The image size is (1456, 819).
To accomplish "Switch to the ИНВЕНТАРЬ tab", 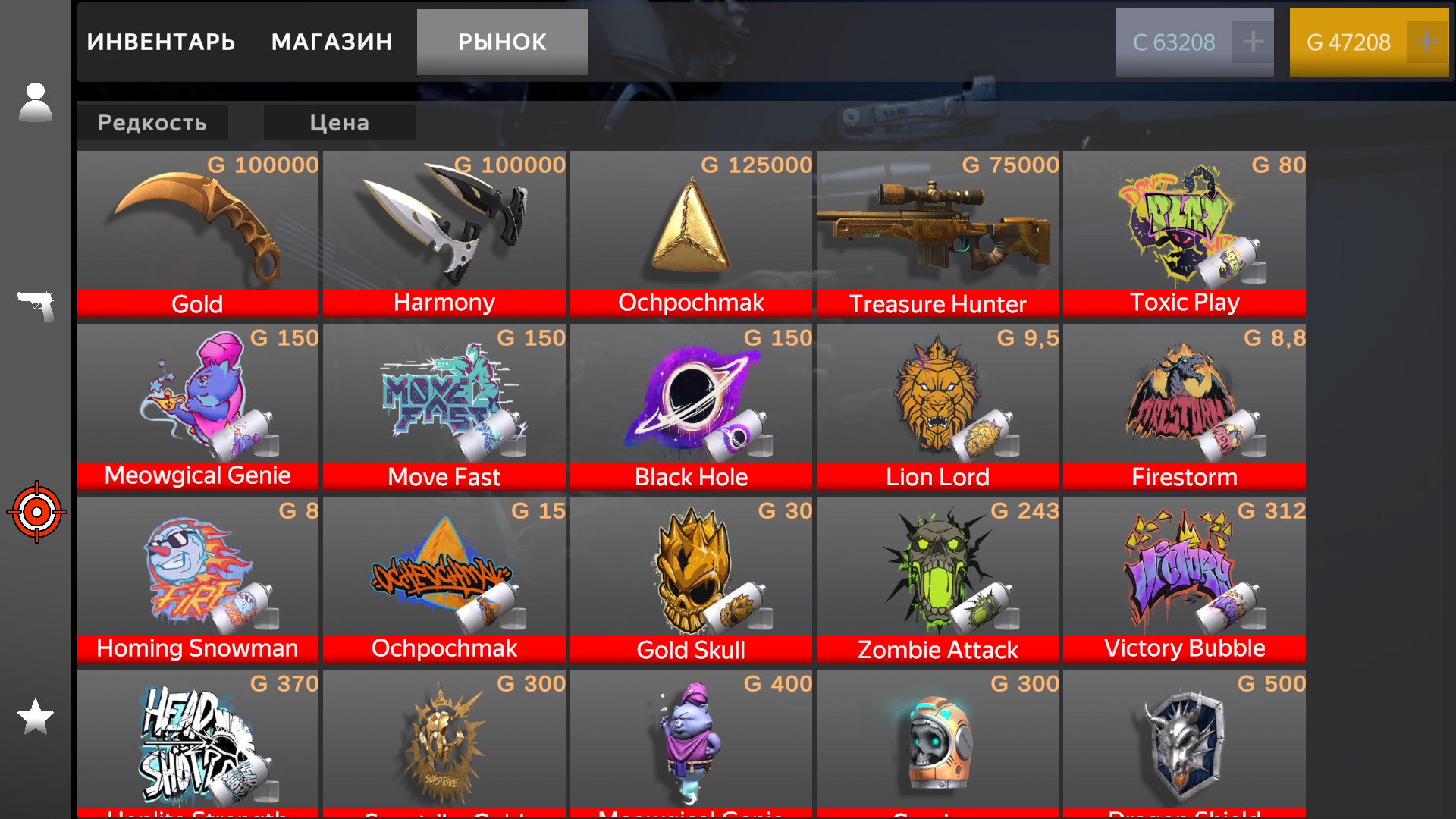I will tap(162, 42).
